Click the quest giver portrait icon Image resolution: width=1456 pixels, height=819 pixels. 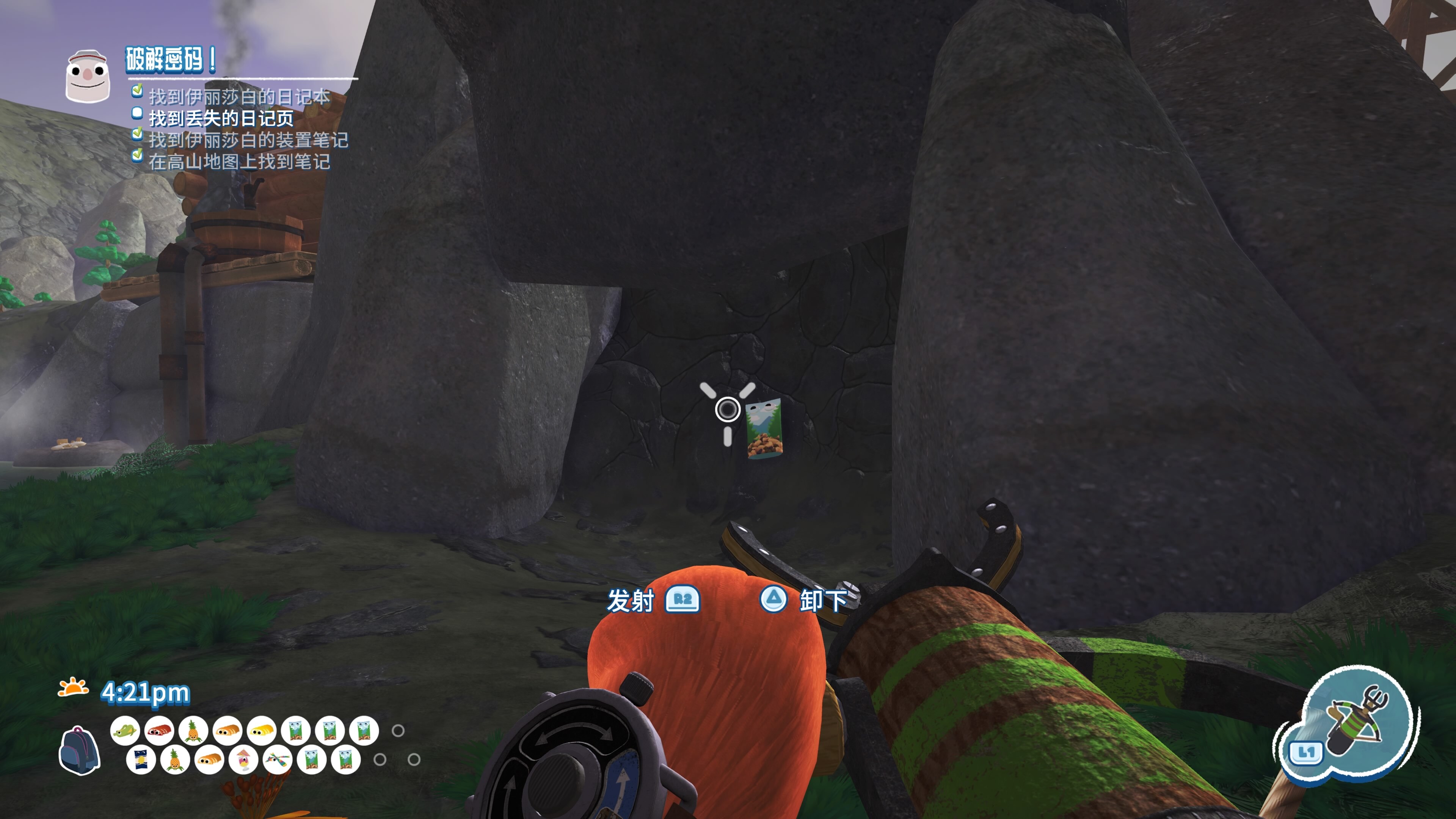(x=87, y=76)
